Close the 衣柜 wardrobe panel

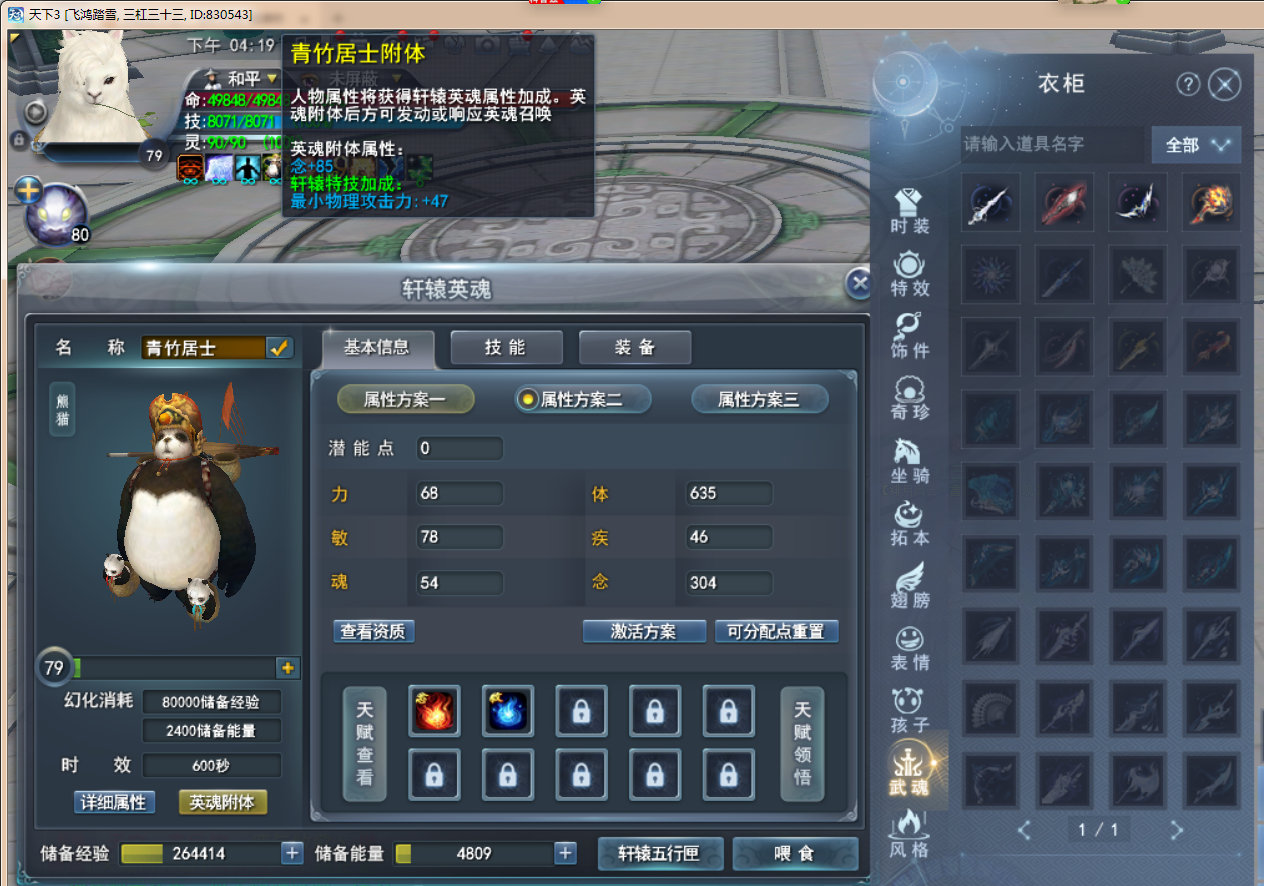click(x=1224, y=85)
